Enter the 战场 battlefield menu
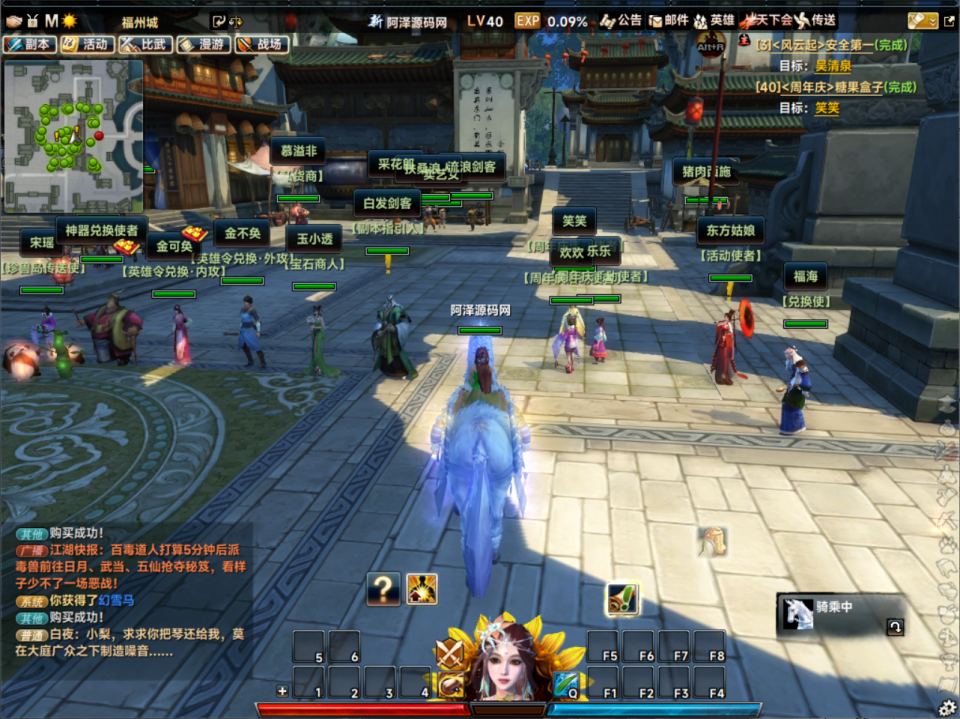 click(259, 44)
